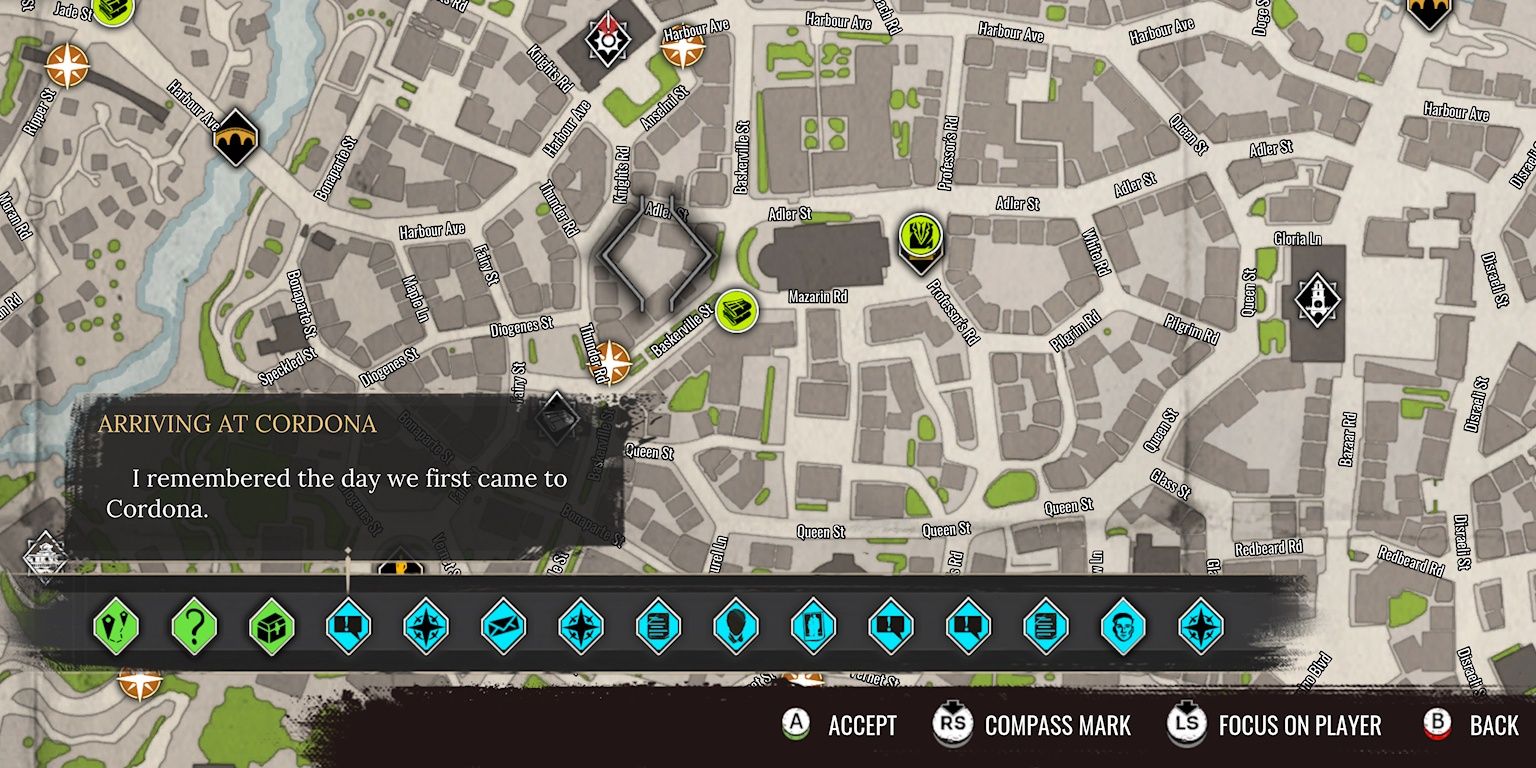
Task: Select the face portrait case icon
Action: tap(1124, 627)
